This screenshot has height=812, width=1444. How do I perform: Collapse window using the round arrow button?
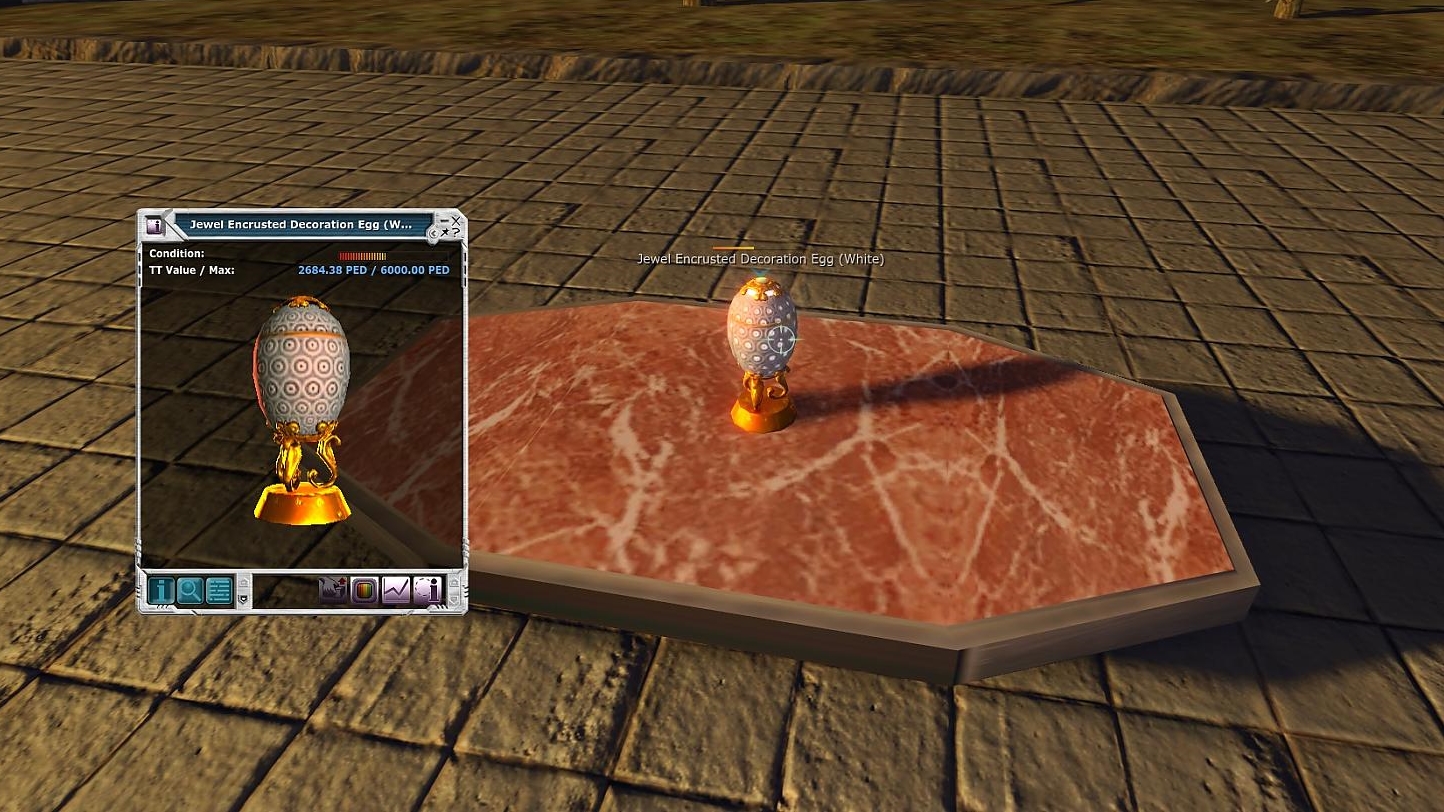coord(434,234)
